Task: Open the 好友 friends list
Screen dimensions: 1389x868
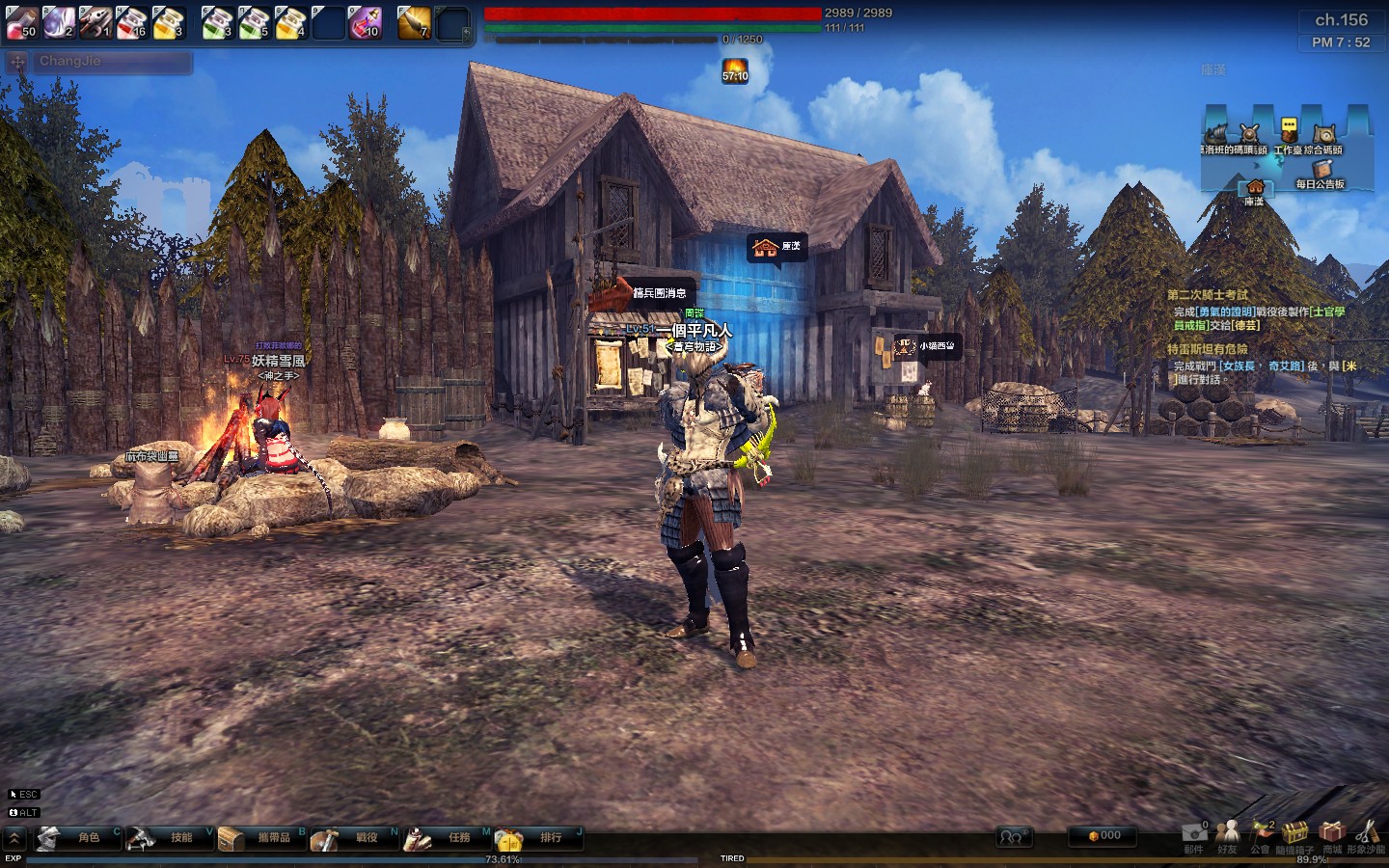Action: pos(1227,834)
